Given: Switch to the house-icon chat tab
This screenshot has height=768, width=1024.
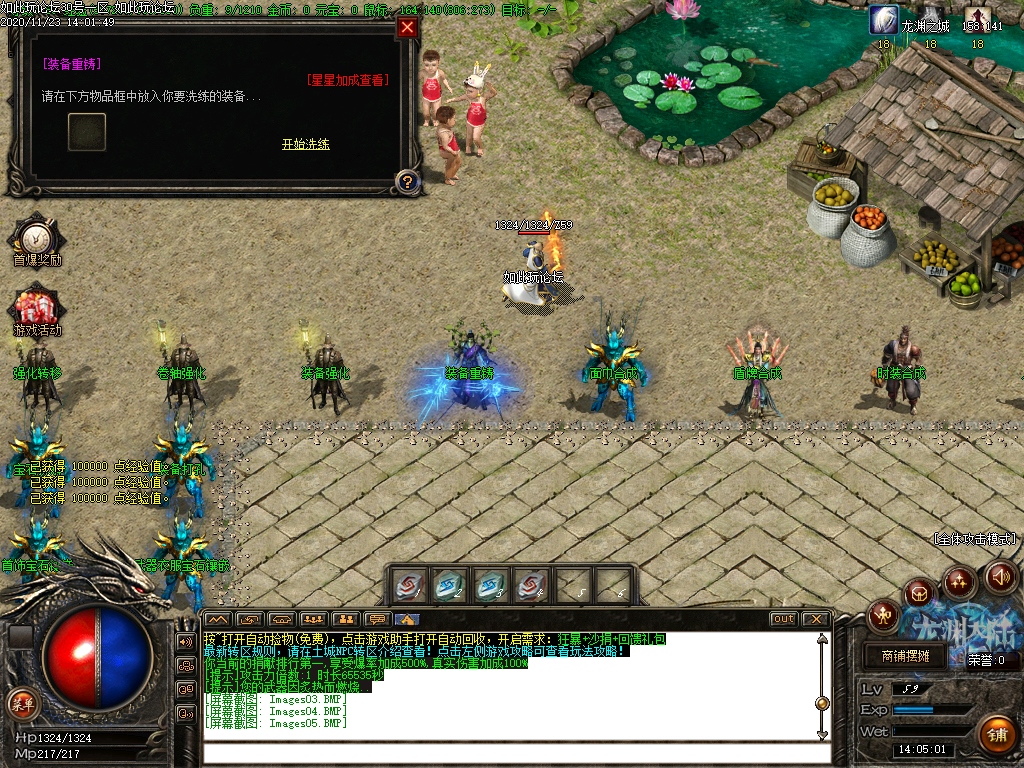Looking at the screenshot, I should pos(407,619).
